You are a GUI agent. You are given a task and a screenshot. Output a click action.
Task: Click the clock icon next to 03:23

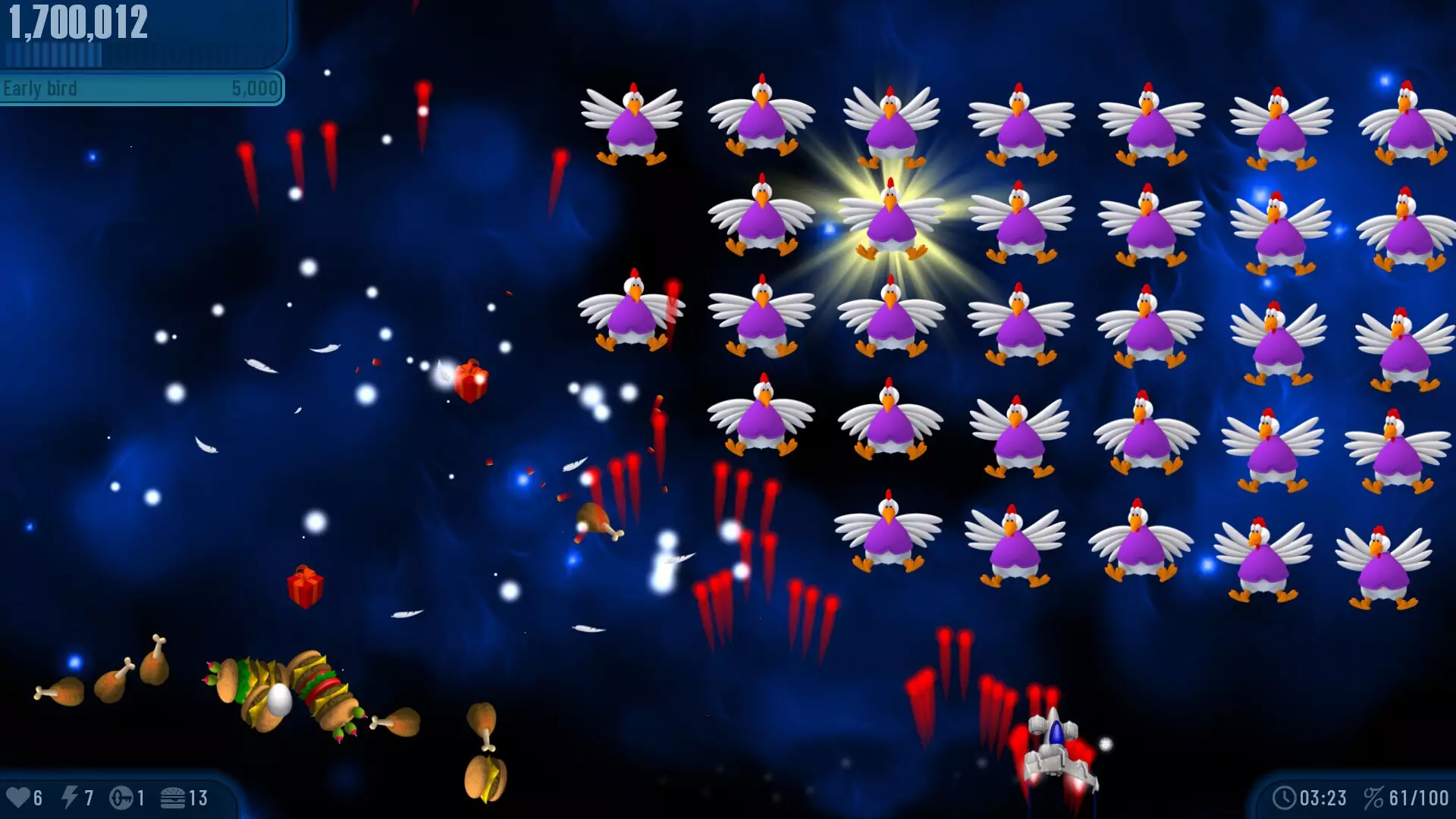(1284, 797)
